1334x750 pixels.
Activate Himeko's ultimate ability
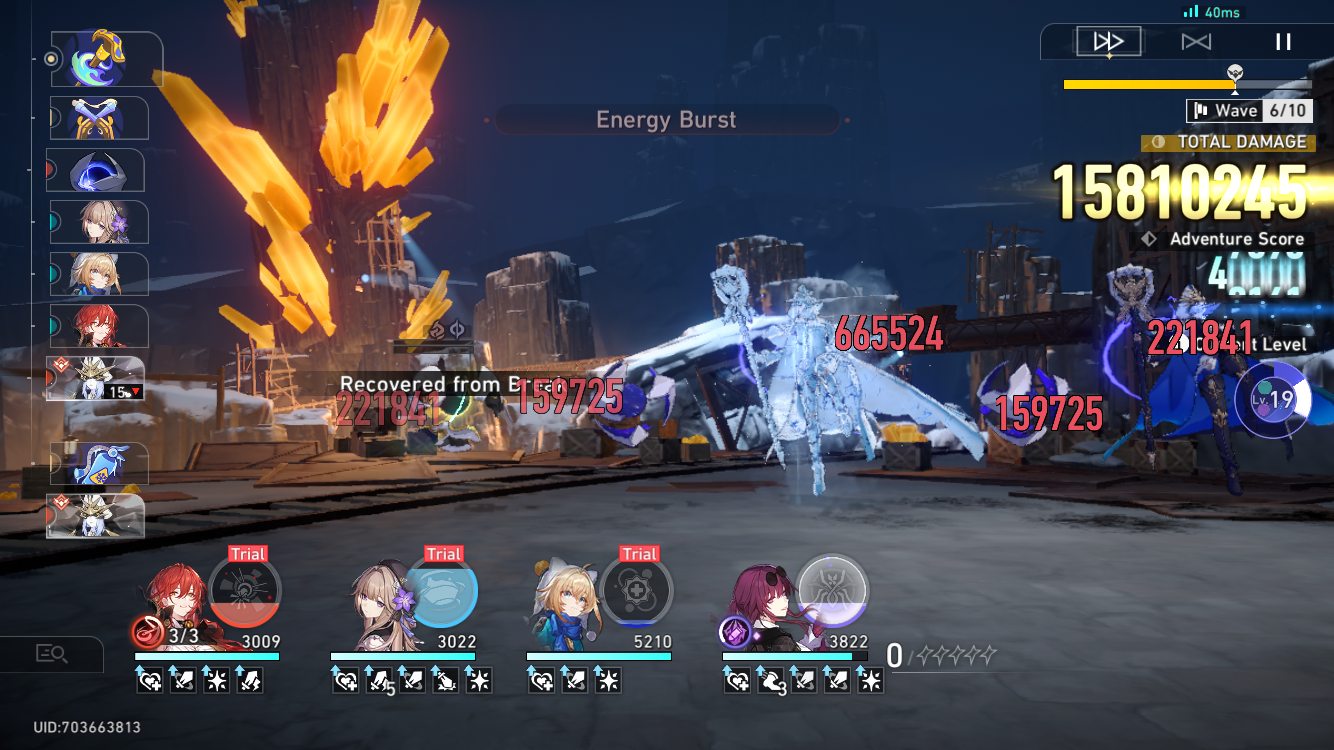[x=243, y=592]
